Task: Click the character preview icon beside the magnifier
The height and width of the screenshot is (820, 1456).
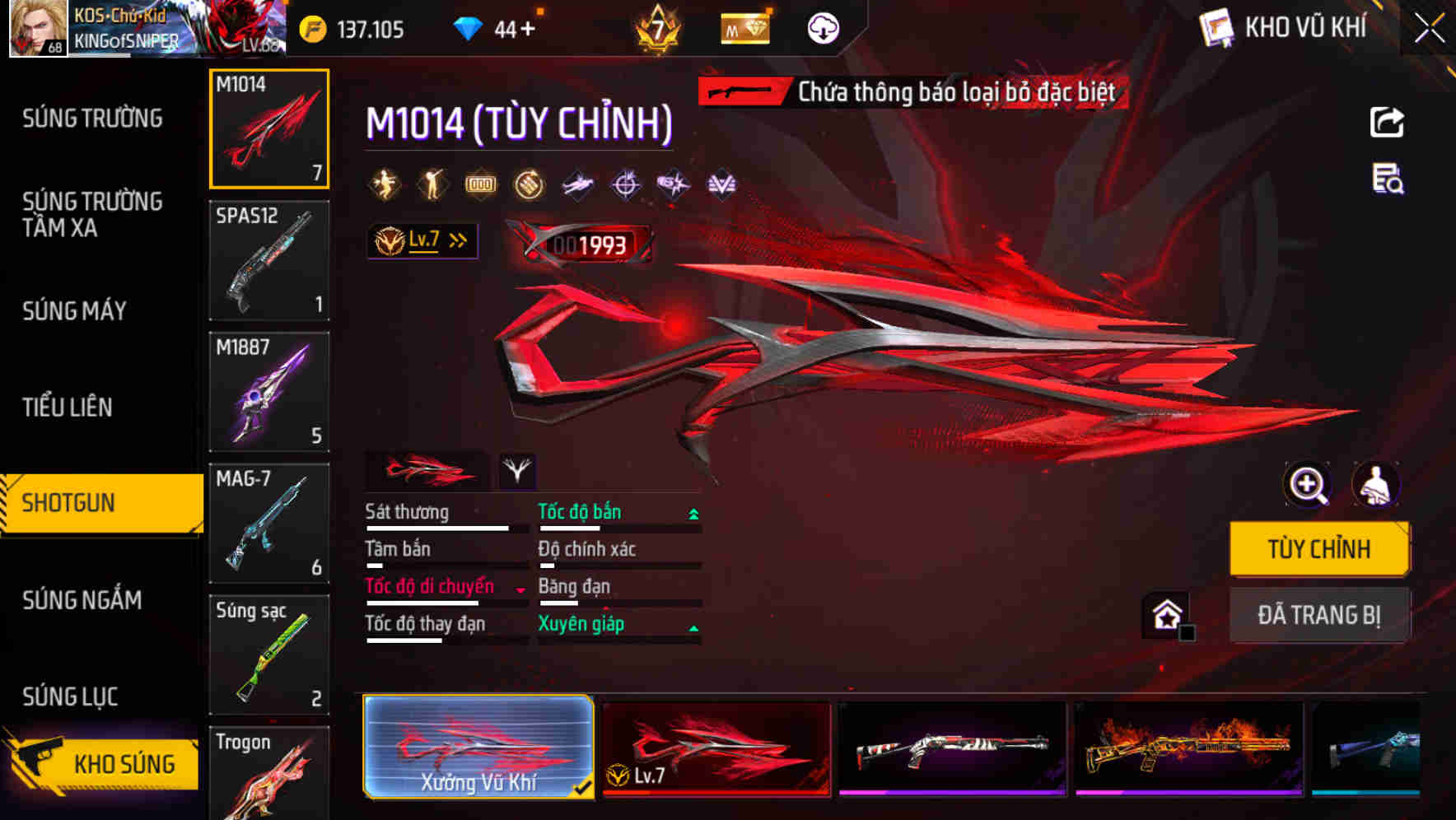Action: pos(1379,484)
